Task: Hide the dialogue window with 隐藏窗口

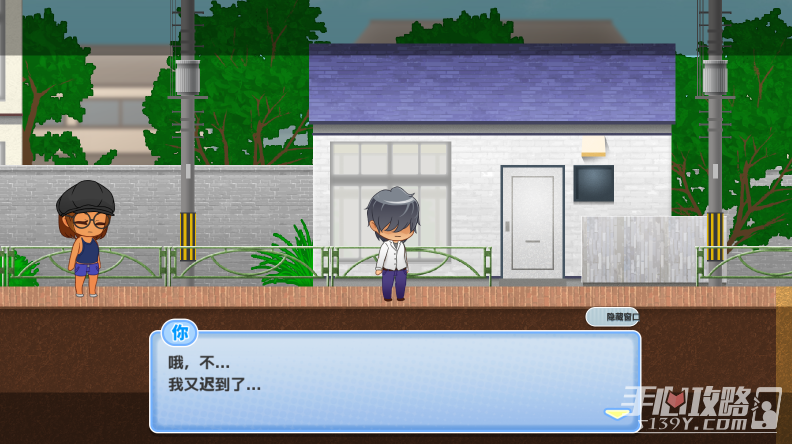Action: 612,317
